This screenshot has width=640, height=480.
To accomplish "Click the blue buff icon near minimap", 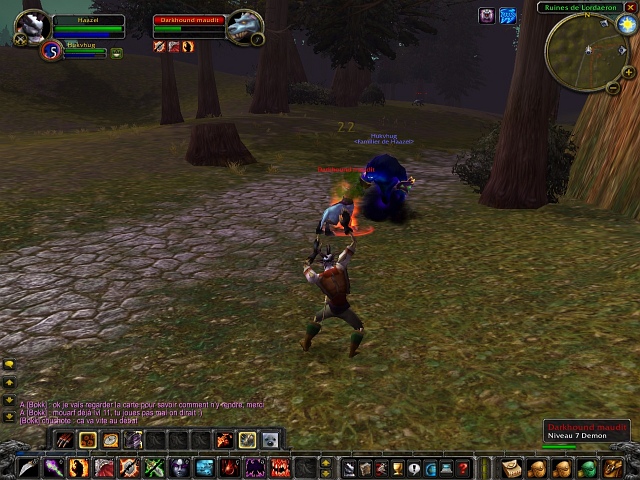I will (508, 16).
